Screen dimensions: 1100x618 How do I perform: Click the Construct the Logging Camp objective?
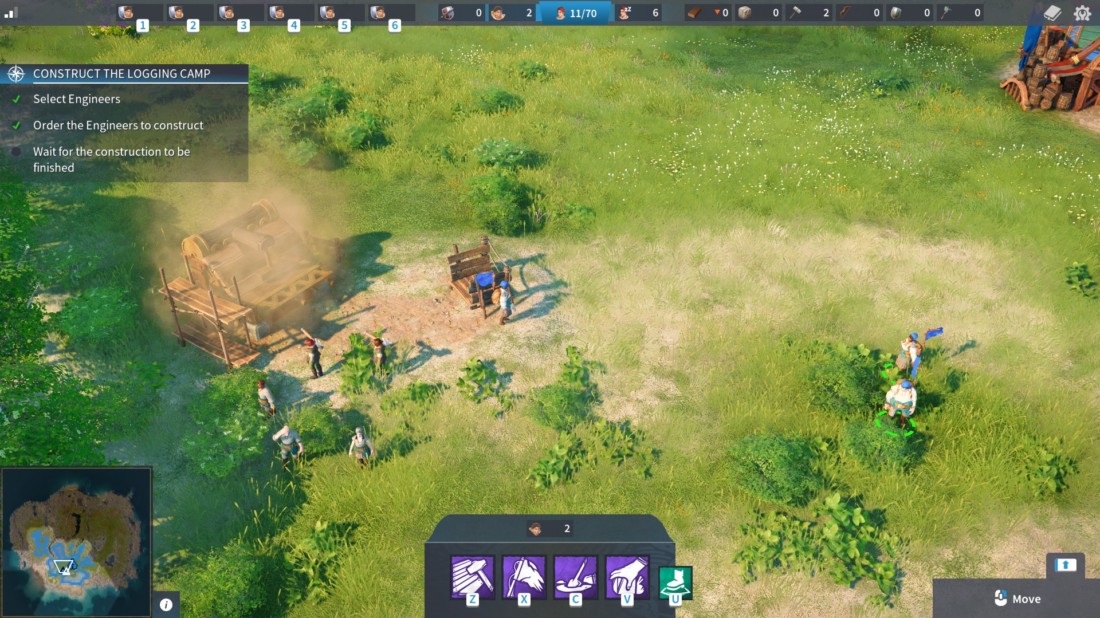[x=121, y=74]
